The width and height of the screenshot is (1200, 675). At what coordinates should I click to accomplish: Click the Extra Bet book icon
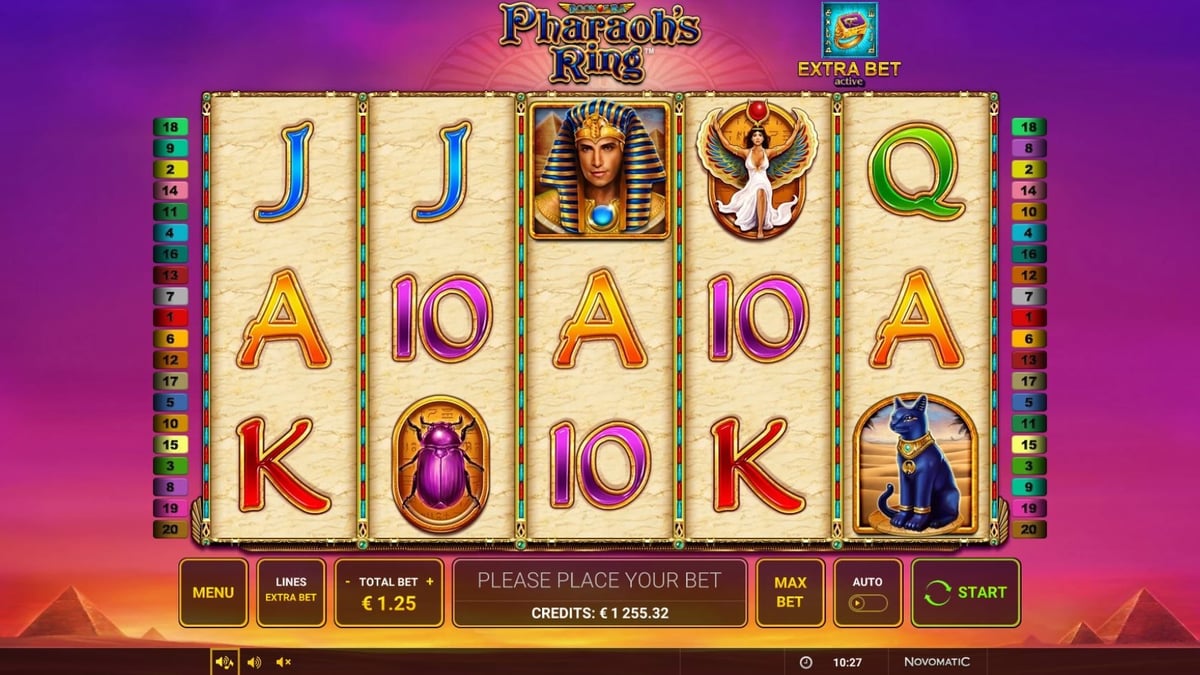pyautogui.click(x=848, y=30)
